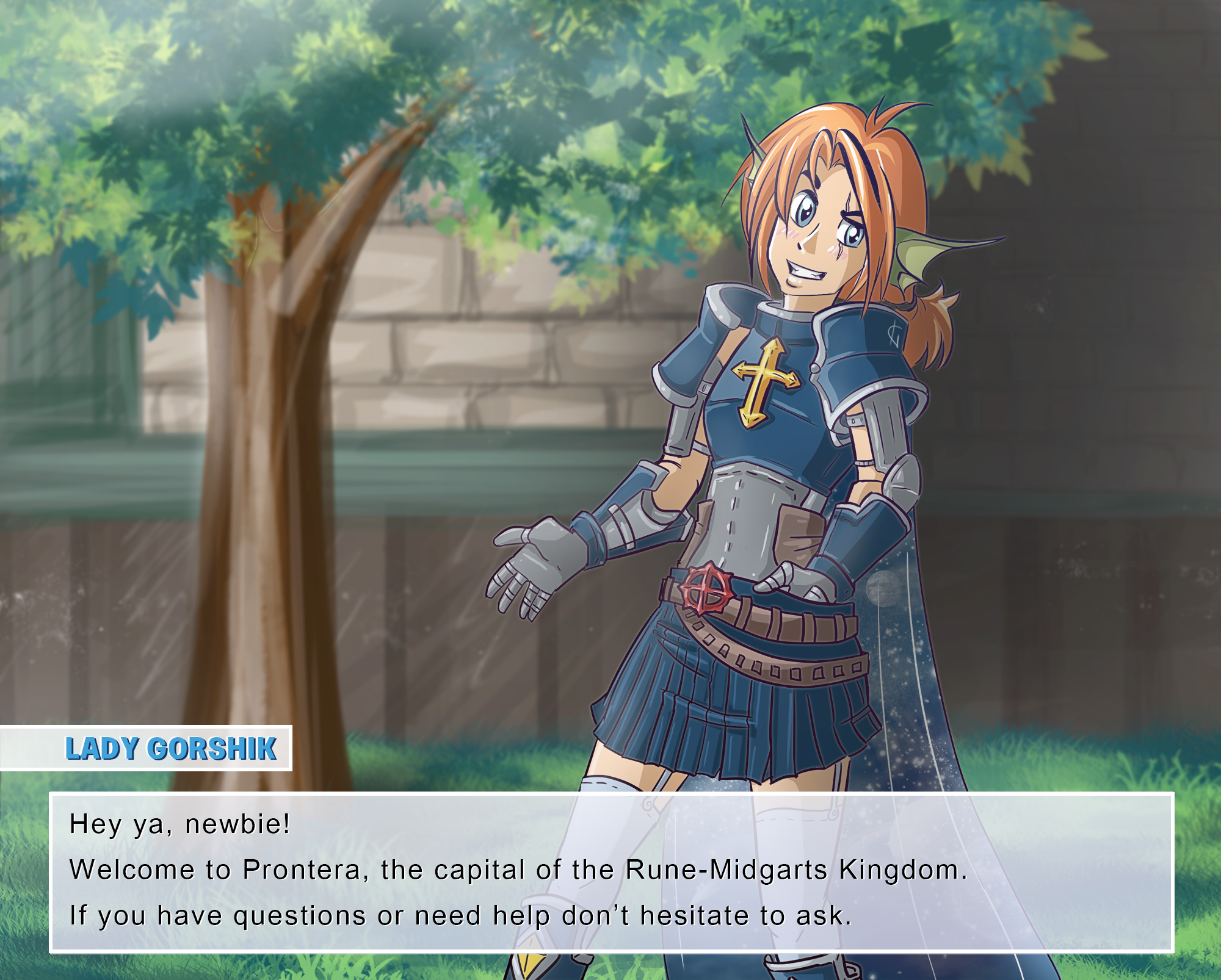
Task: Advance Lady Gorshik's dialogue text box
Action: [610, 872]
